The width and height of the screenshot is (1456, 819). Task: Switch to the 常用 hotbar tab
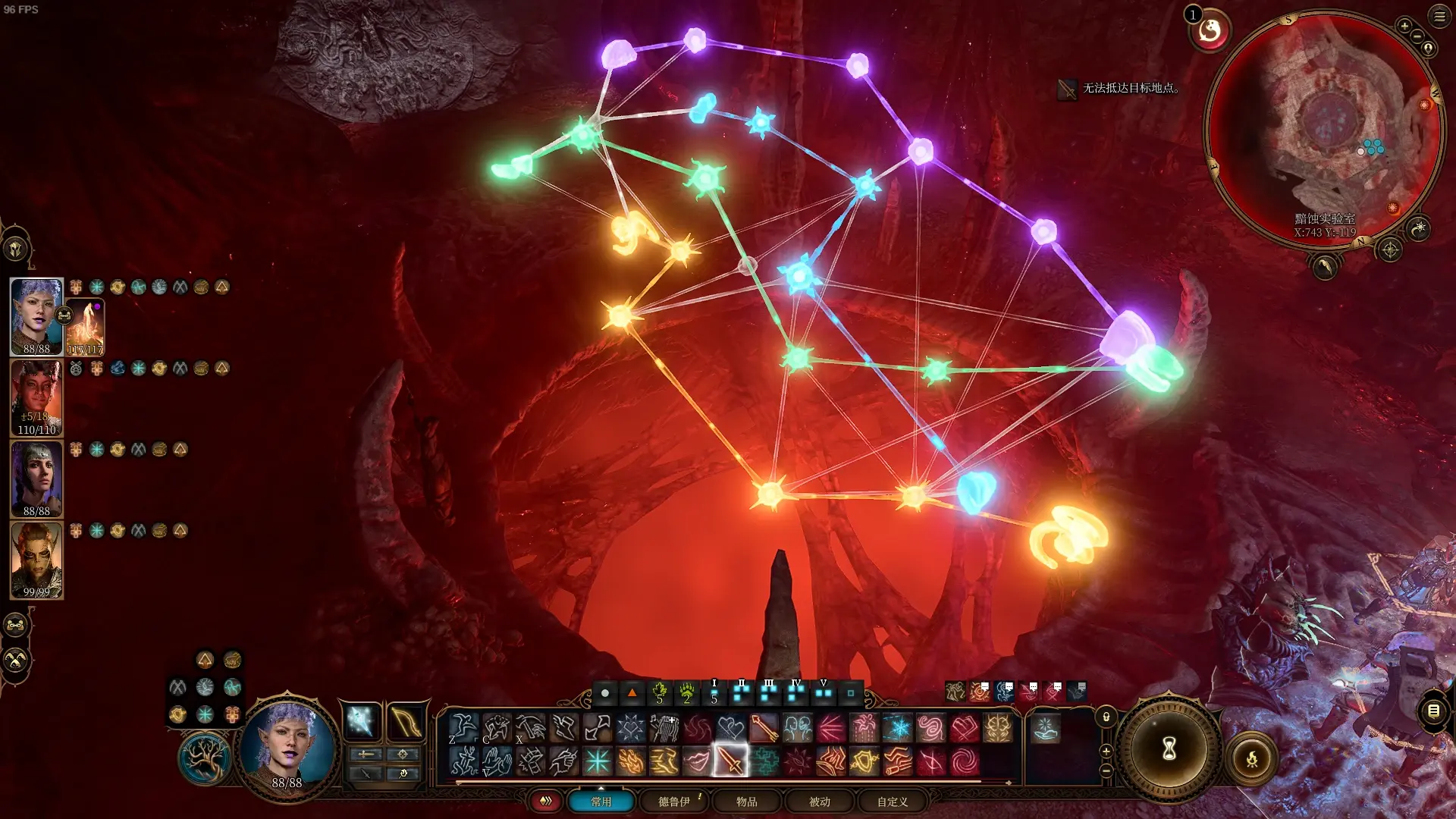pyautogui.click(x=601, y=802)
